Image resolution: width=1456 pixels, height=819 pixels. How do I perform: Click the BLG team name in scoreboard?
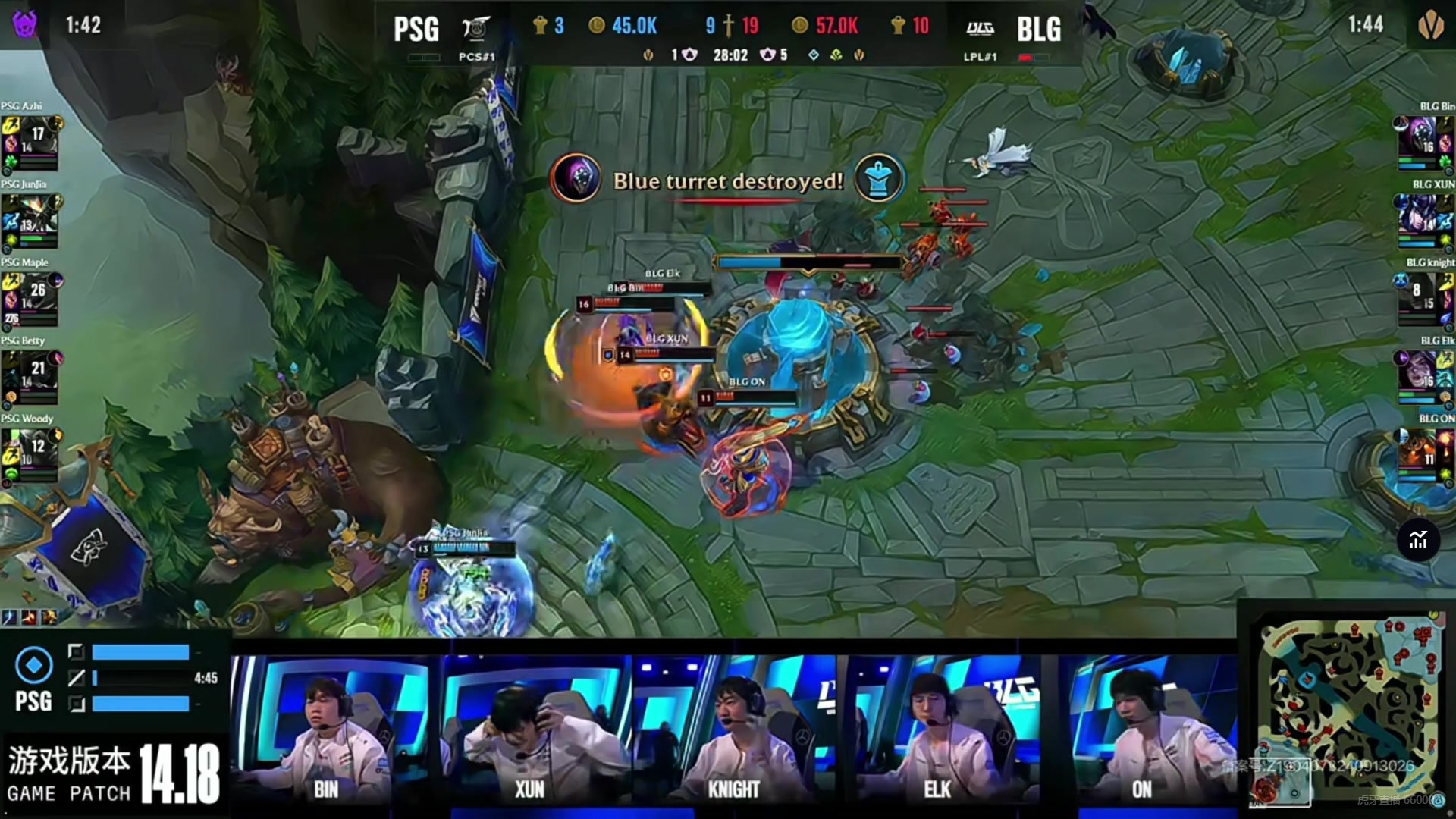coord(1038,30)
